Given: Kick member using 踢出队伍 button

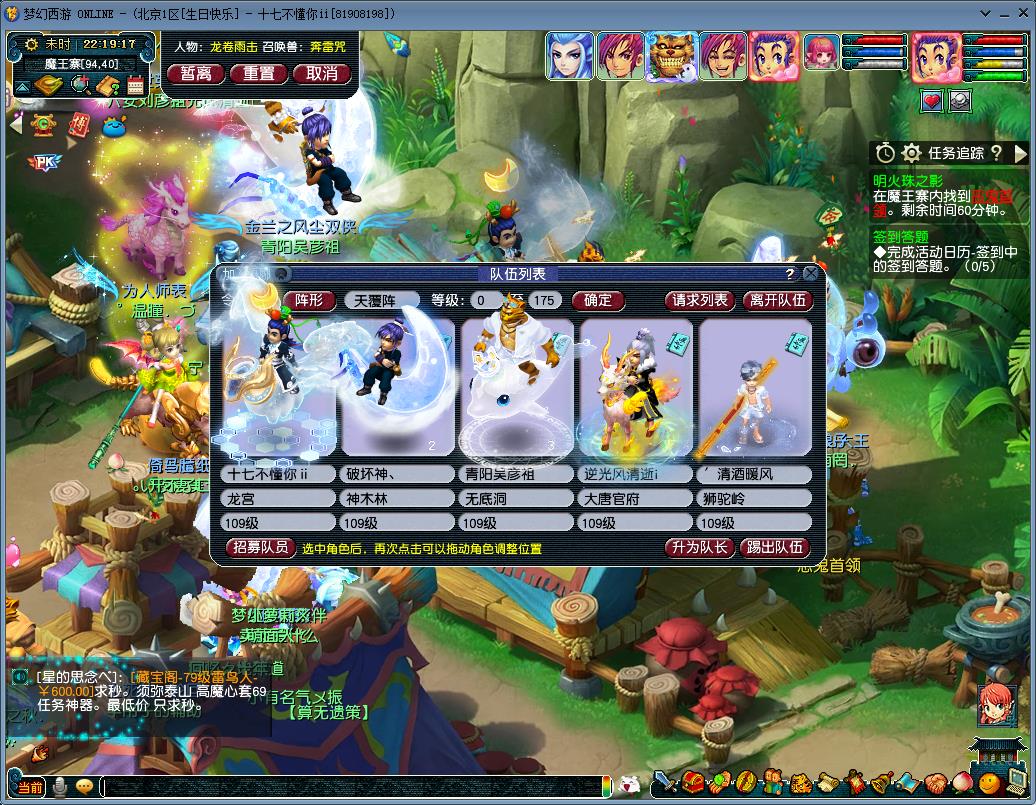Looking at the screenshot, I should (x=776, y=547).
